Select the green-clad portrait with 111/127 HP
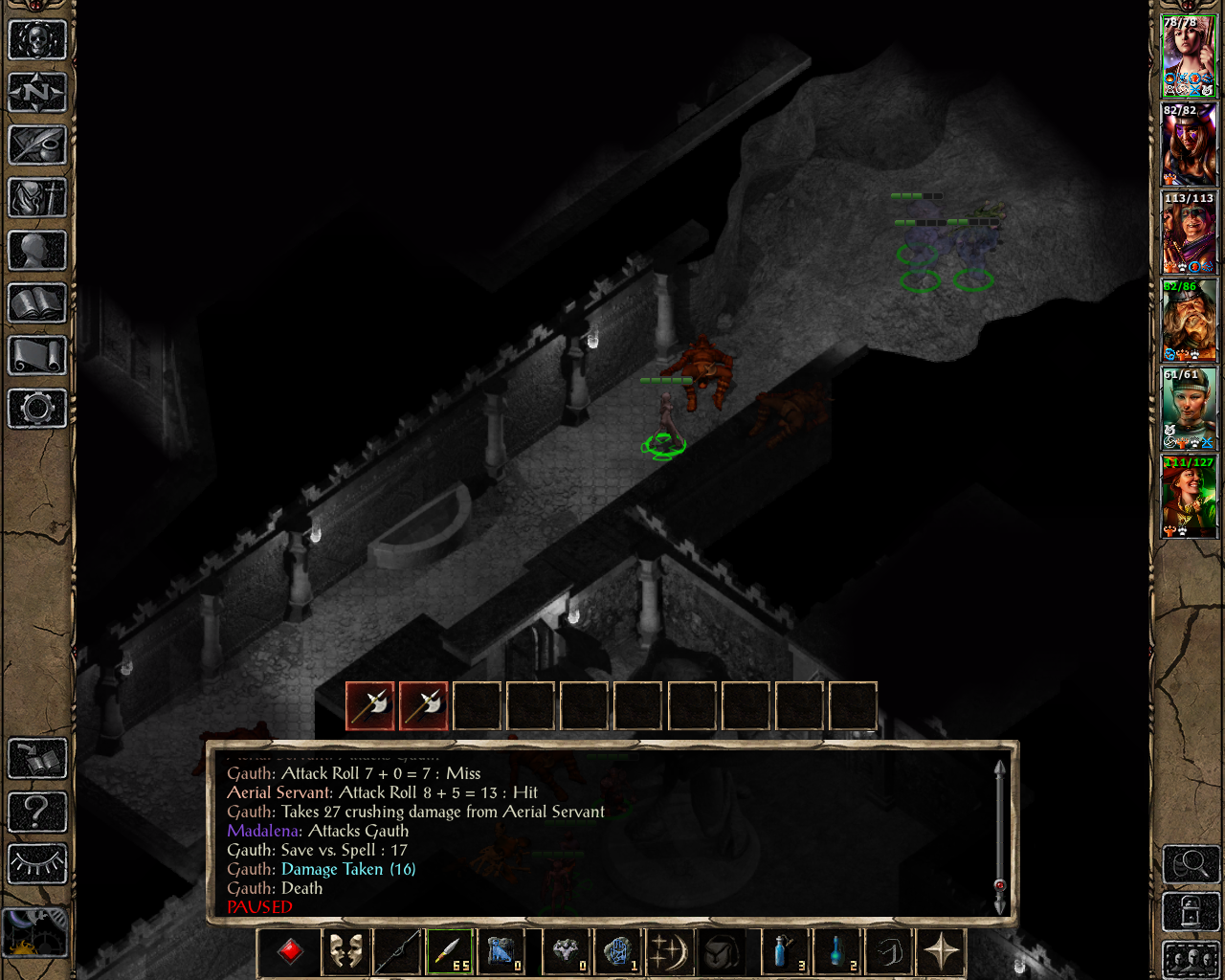The height and width of the screenshot is (980, 1225). (1189, 497)
